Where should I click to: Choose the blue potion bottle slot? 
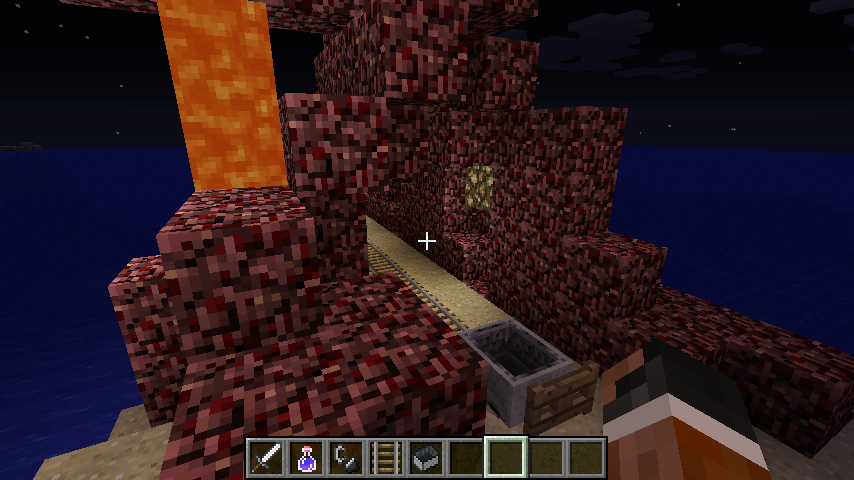click(x=306, y=457)
